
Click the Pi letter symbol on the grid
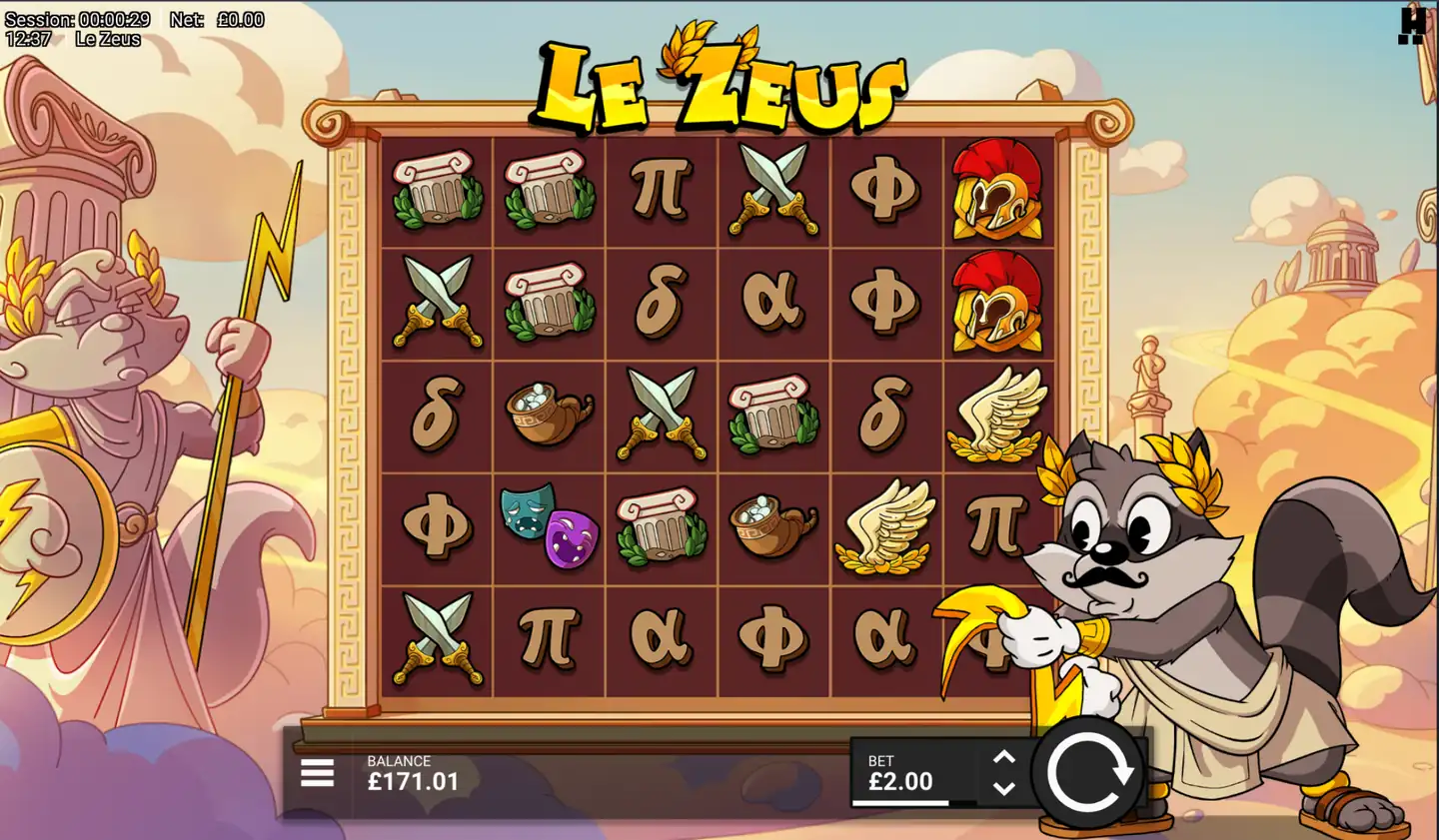661,190
